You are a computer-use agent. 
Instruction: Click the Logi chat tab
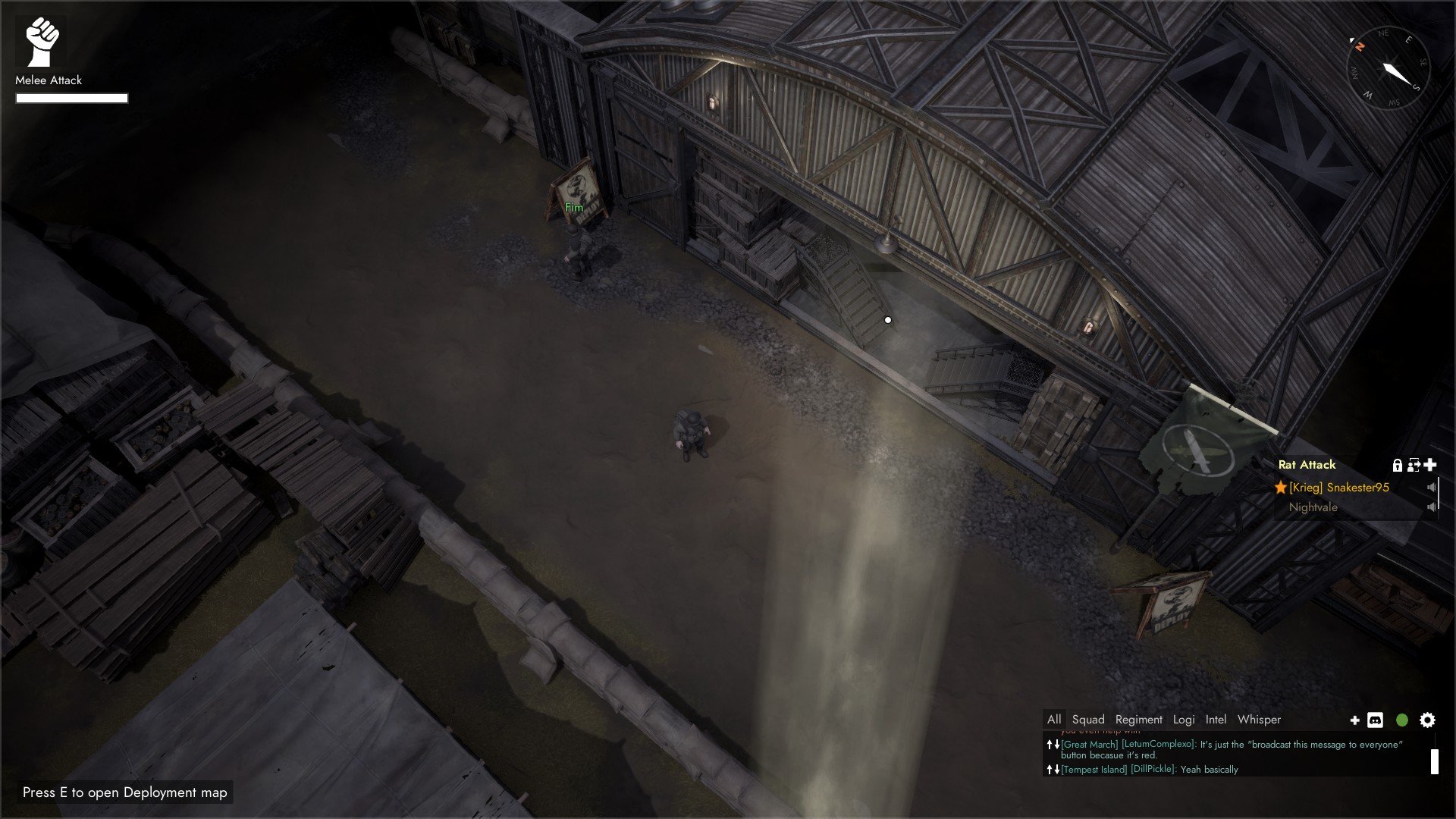(1184, 720)
